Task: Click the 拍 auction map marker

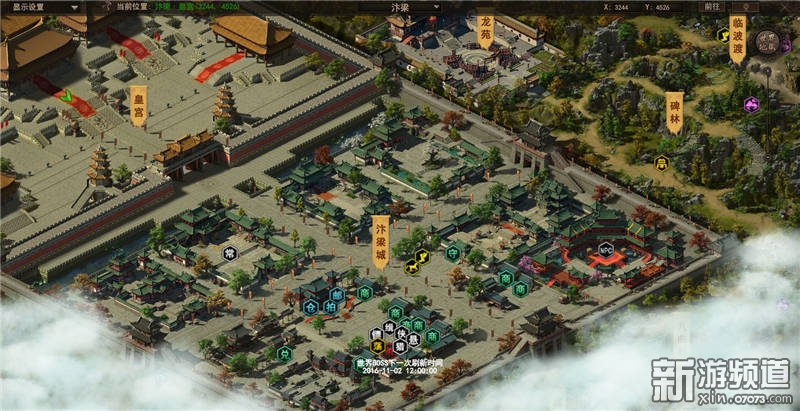Action: click(x=331, y=307)
